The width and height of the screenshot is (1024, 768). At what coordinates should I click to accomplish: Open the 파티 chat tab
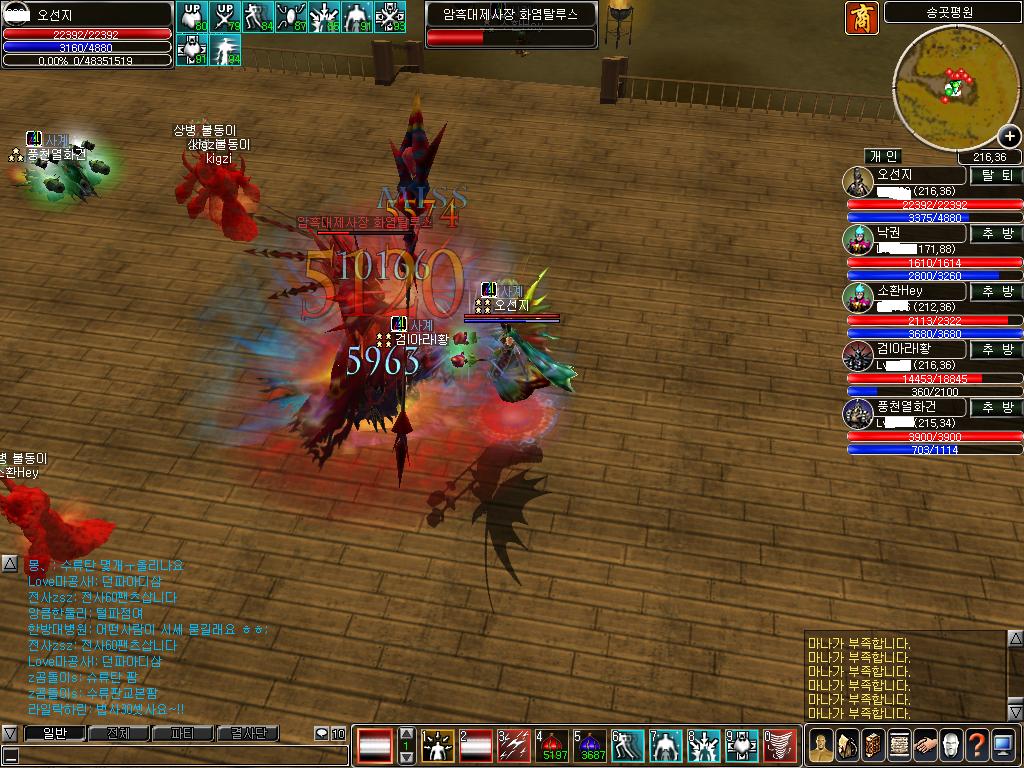pos(182,734)
